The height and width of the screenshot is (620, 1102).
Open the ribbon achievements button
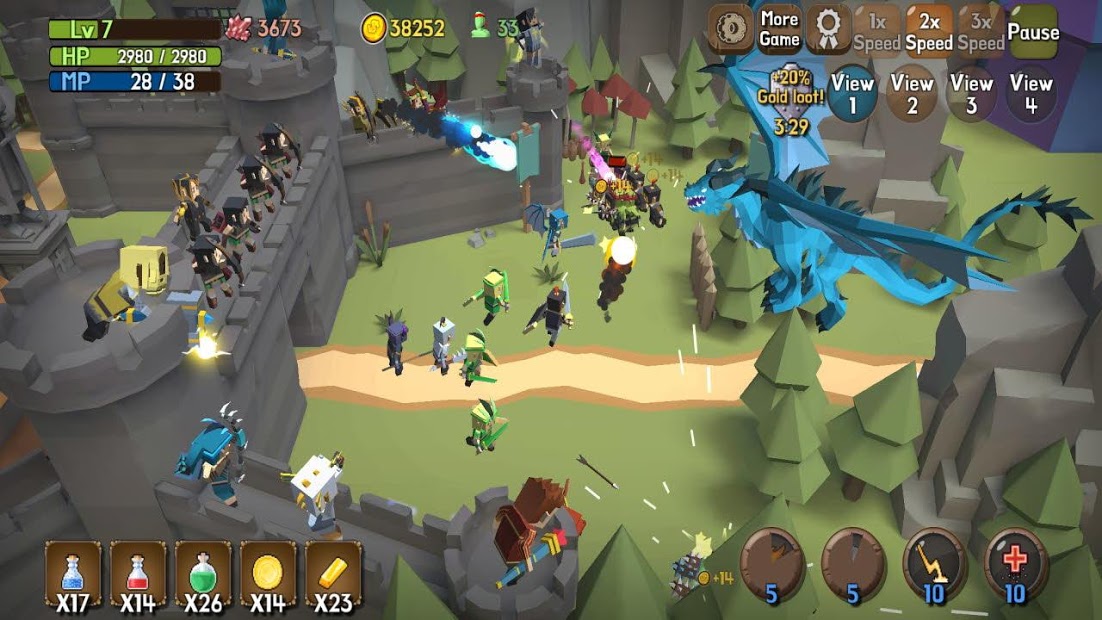tap(828, 31)
